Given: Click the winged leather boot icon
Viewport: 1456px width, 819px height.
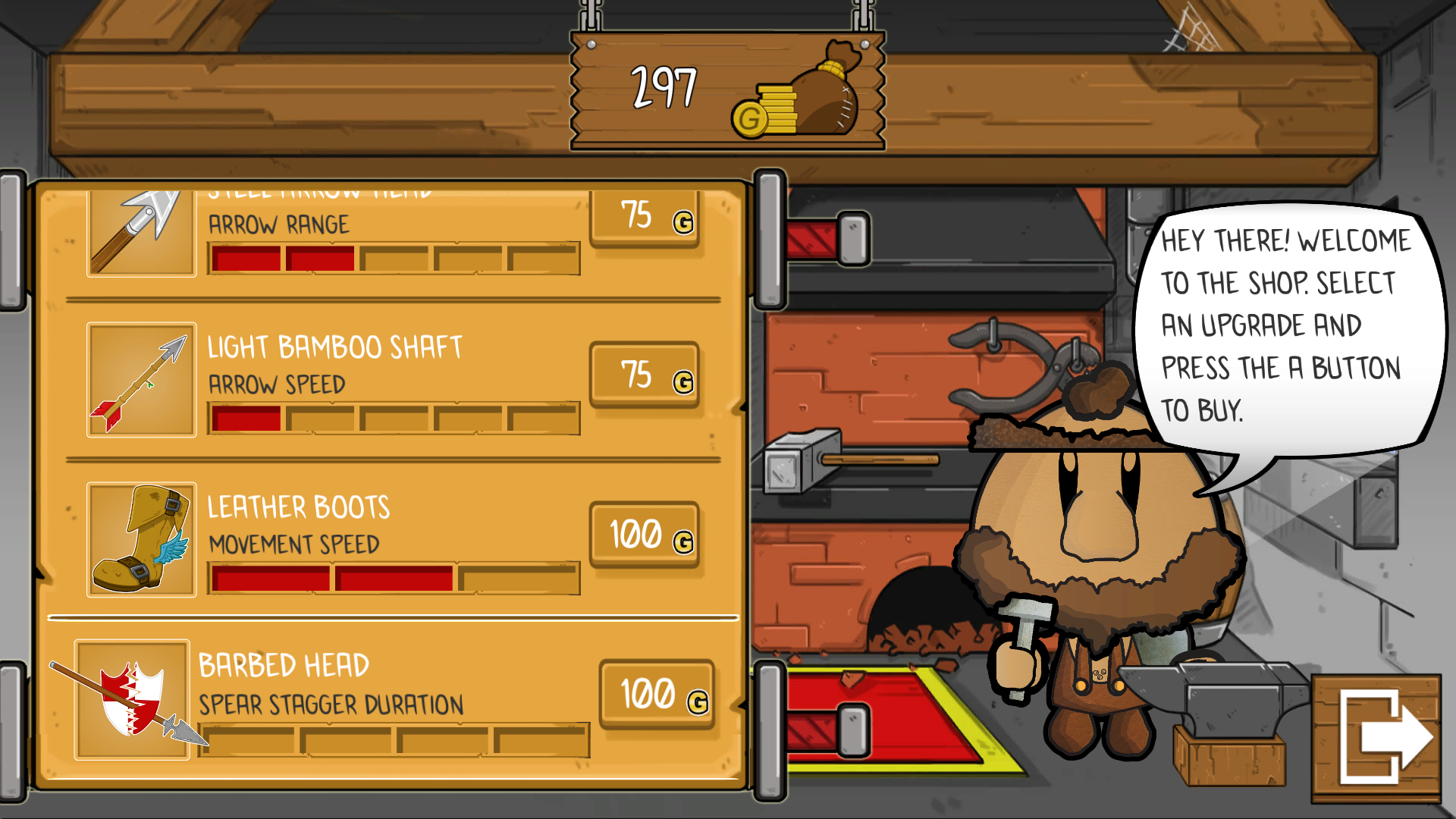Looking at the screenshot, I should [x=141, y=539].
